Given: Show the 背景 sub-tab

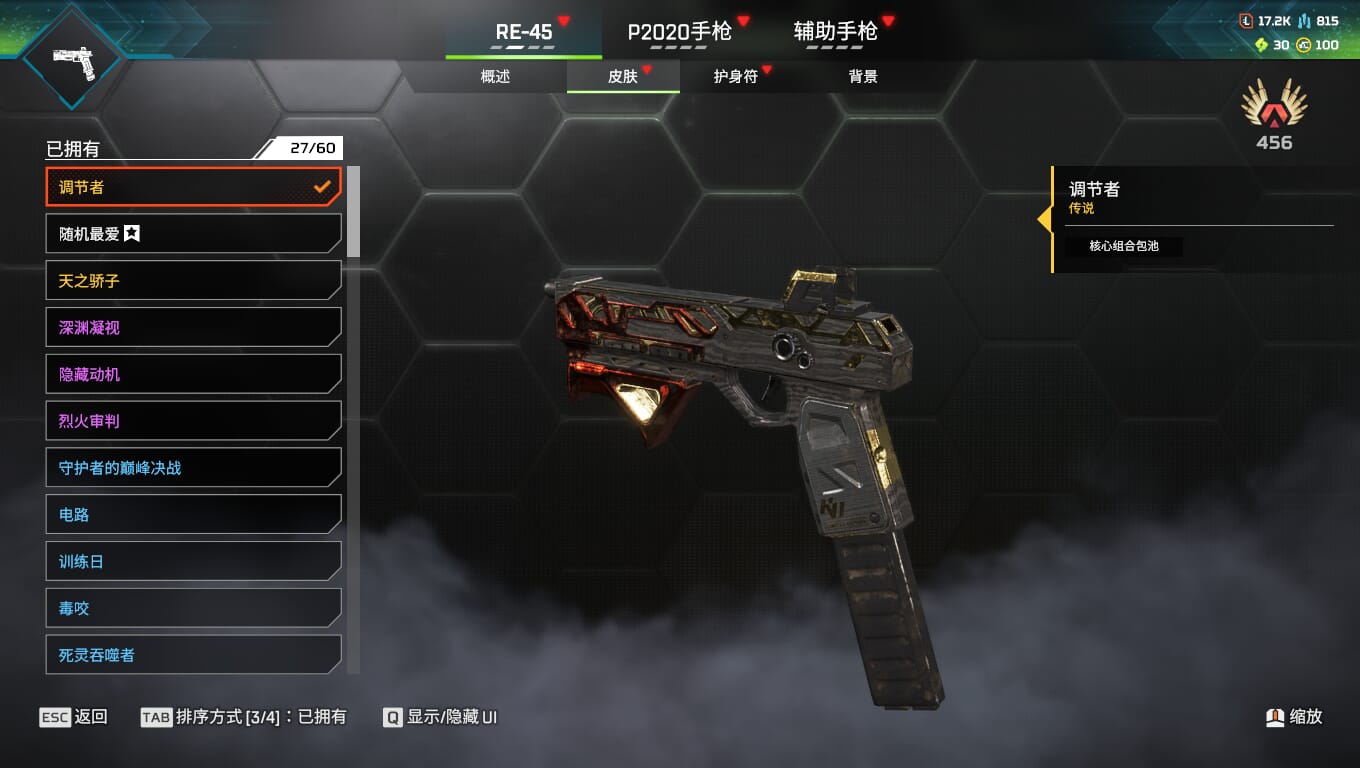Looking at the screenshot, I should [862, 77].
